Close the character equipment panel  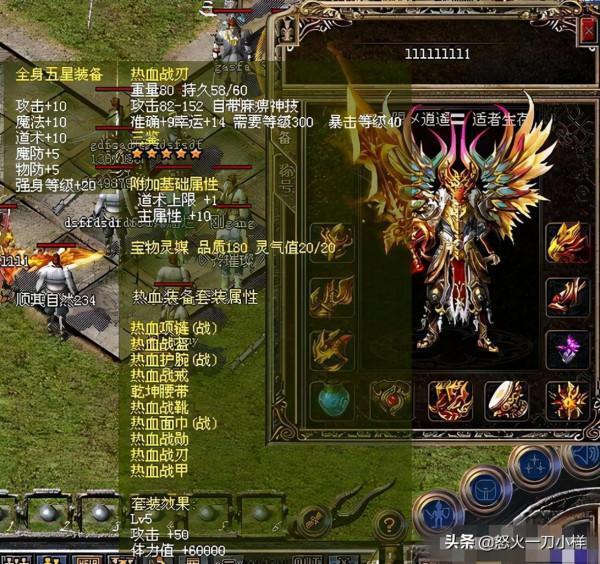pos(588,31)
